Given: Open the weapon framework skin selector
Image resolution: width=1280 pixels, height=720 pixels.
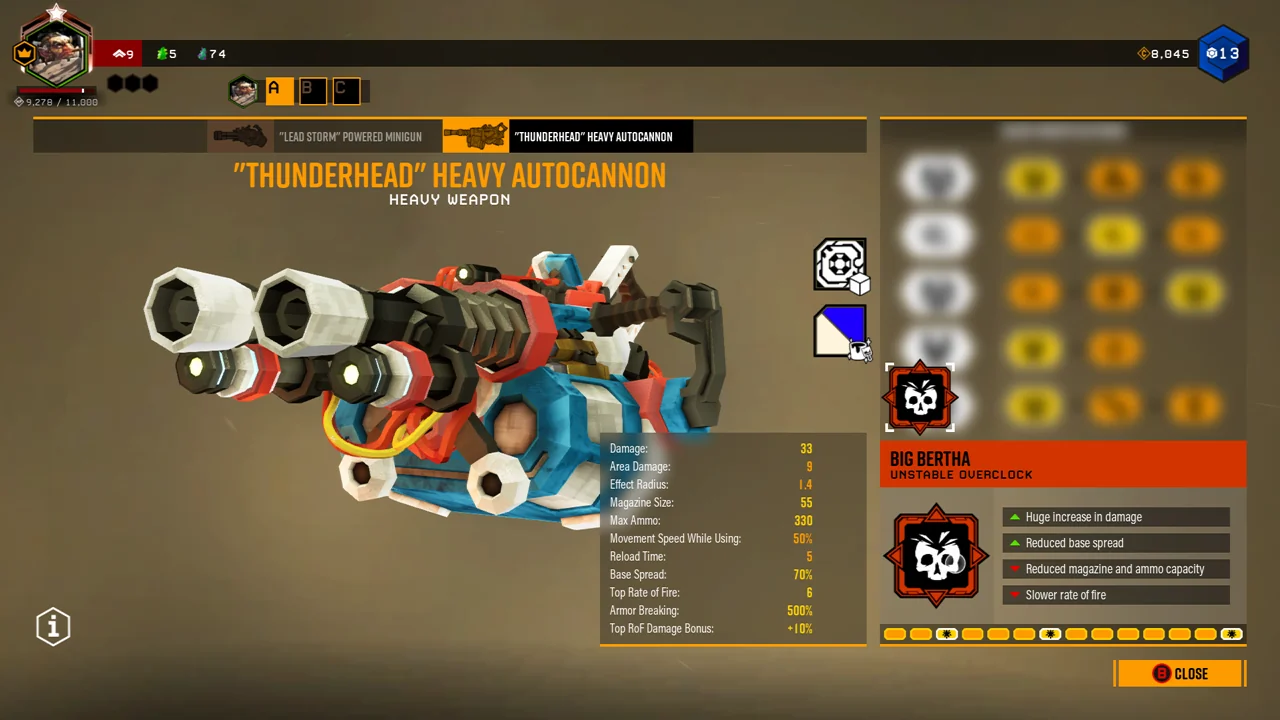Looking at the screenshot, I should click(840, 265).
